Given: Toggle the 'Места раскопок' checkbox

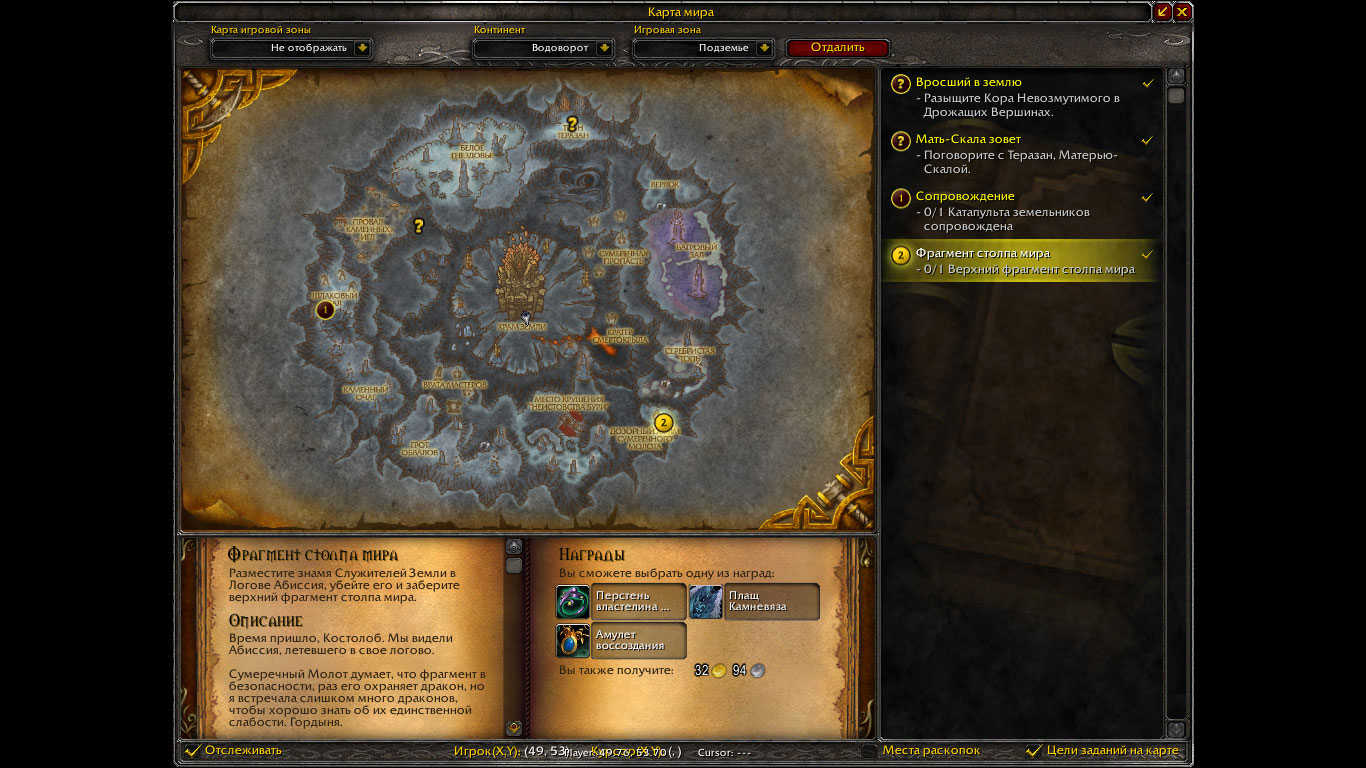Looking at the screenshot, I should click(x=869, y=750).
